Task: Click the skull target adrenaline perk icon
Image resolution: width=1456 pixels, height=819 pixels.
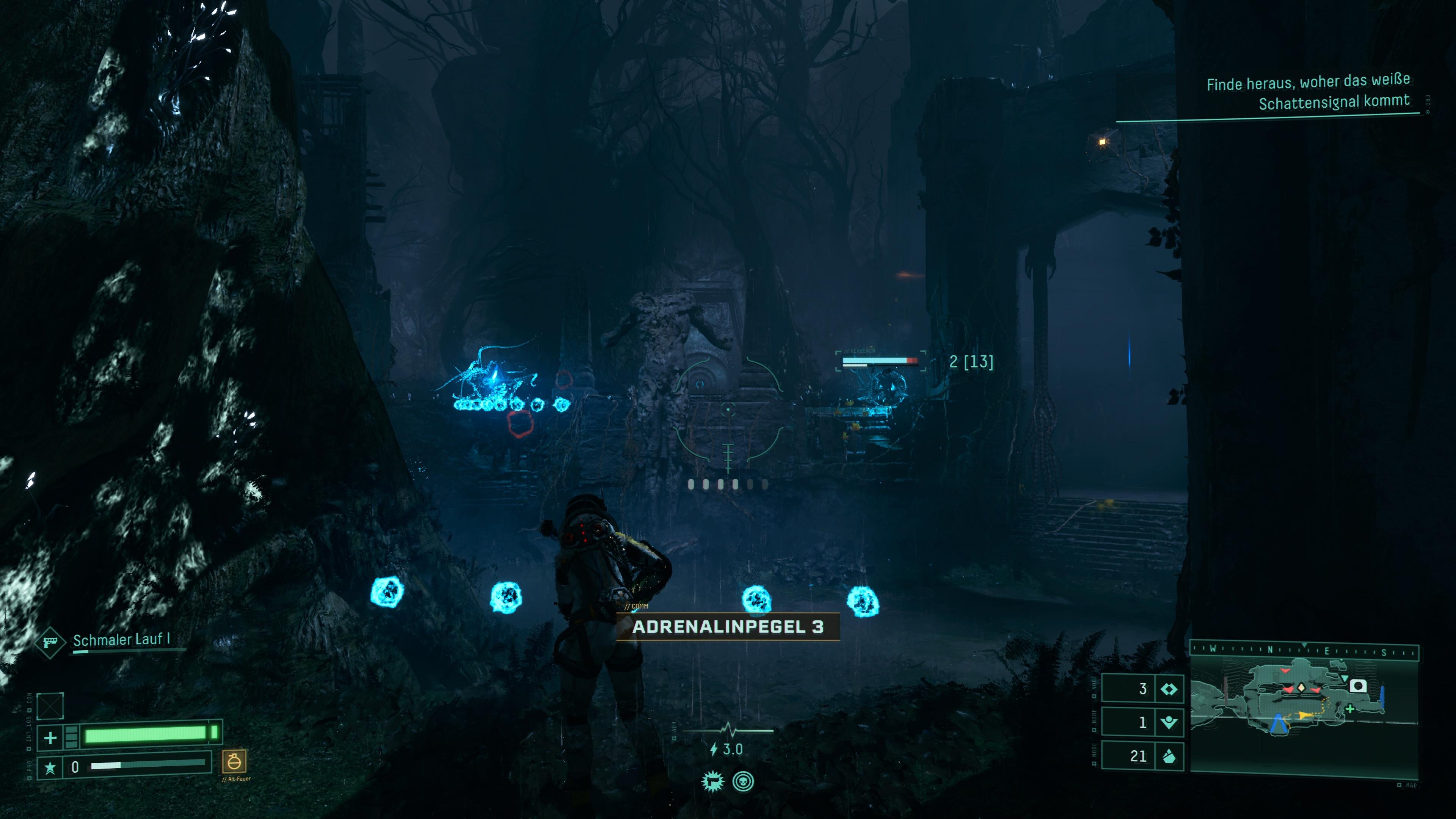Action: 743,782
